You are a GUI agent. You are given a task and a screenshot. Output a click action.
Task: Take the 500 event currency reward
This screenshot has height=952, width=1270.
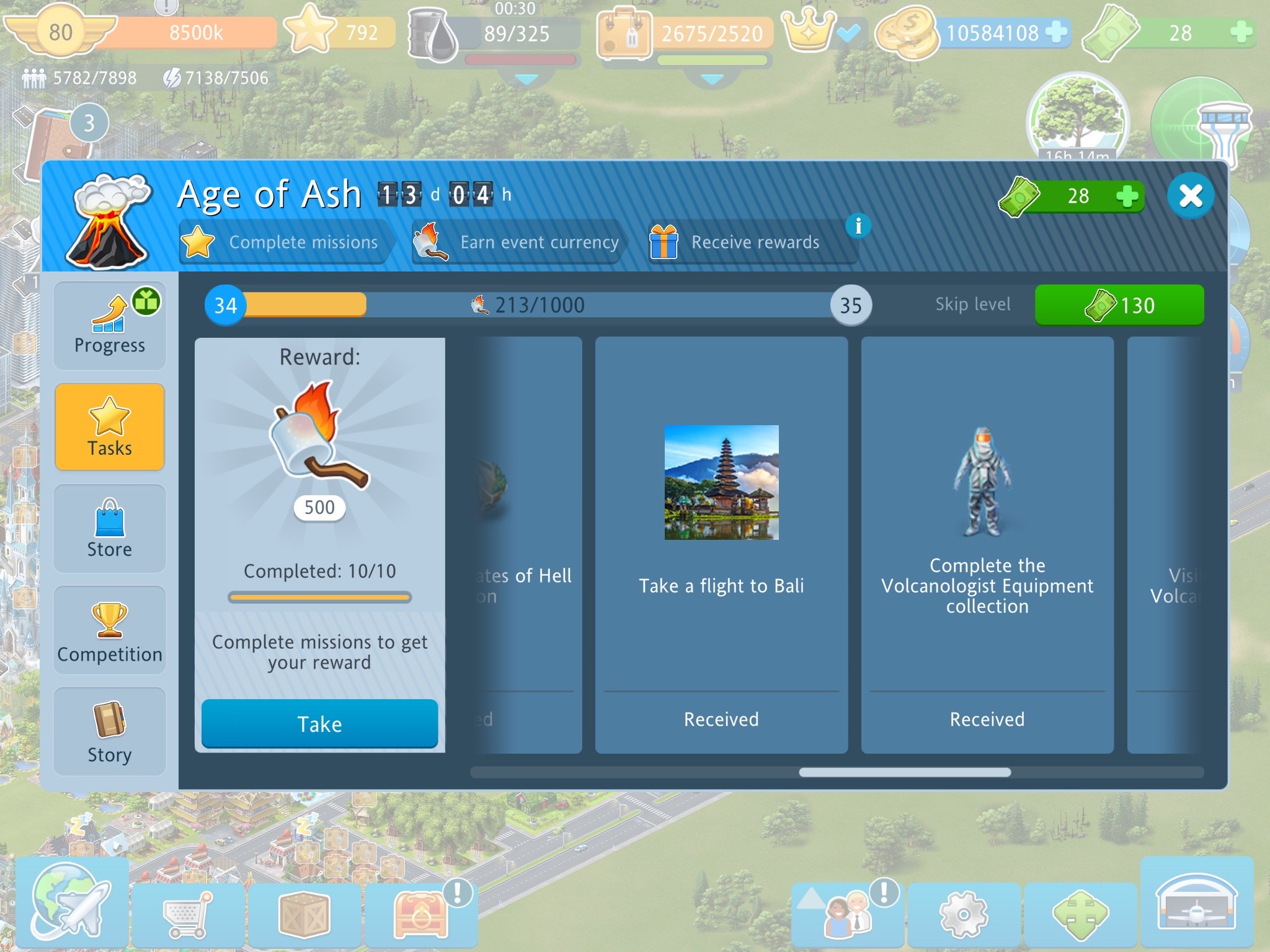coord(319,724)
